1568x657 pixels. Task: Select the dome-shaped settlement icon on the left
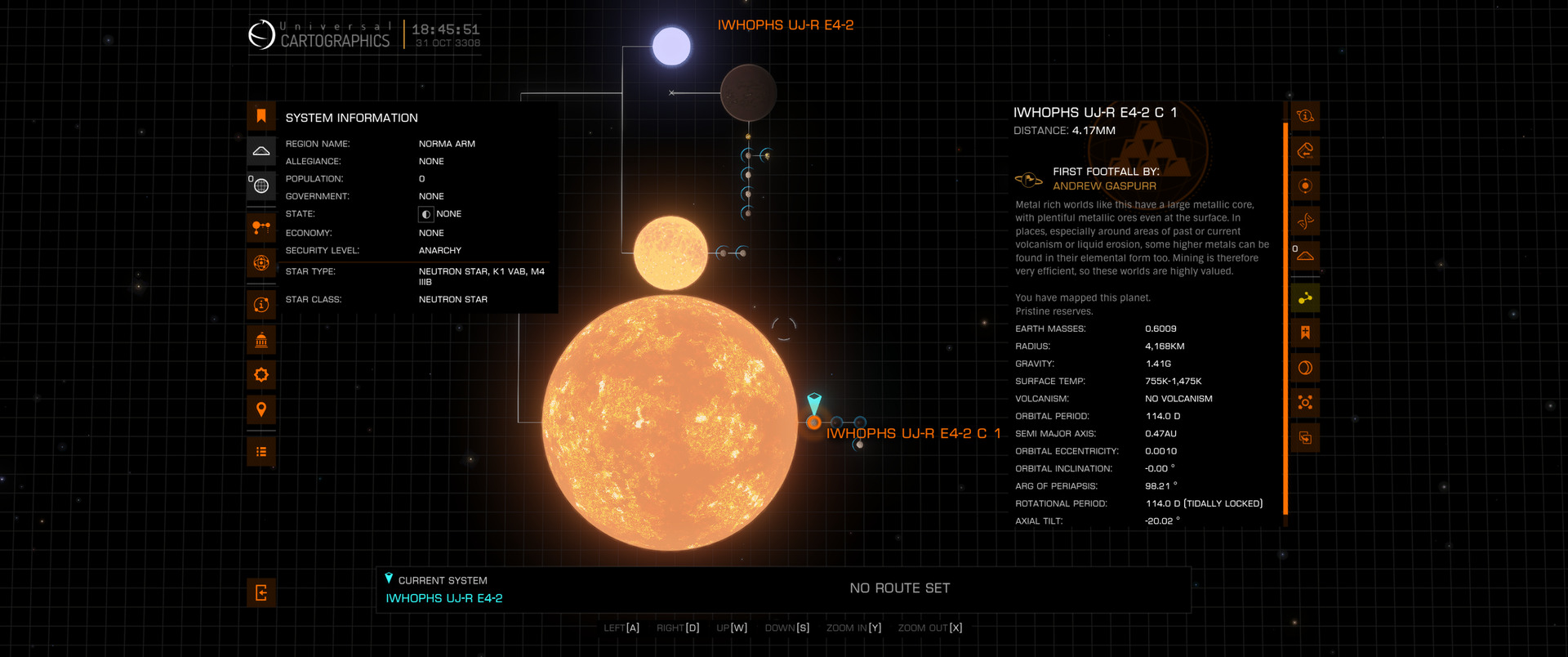[x=261, y=151]
